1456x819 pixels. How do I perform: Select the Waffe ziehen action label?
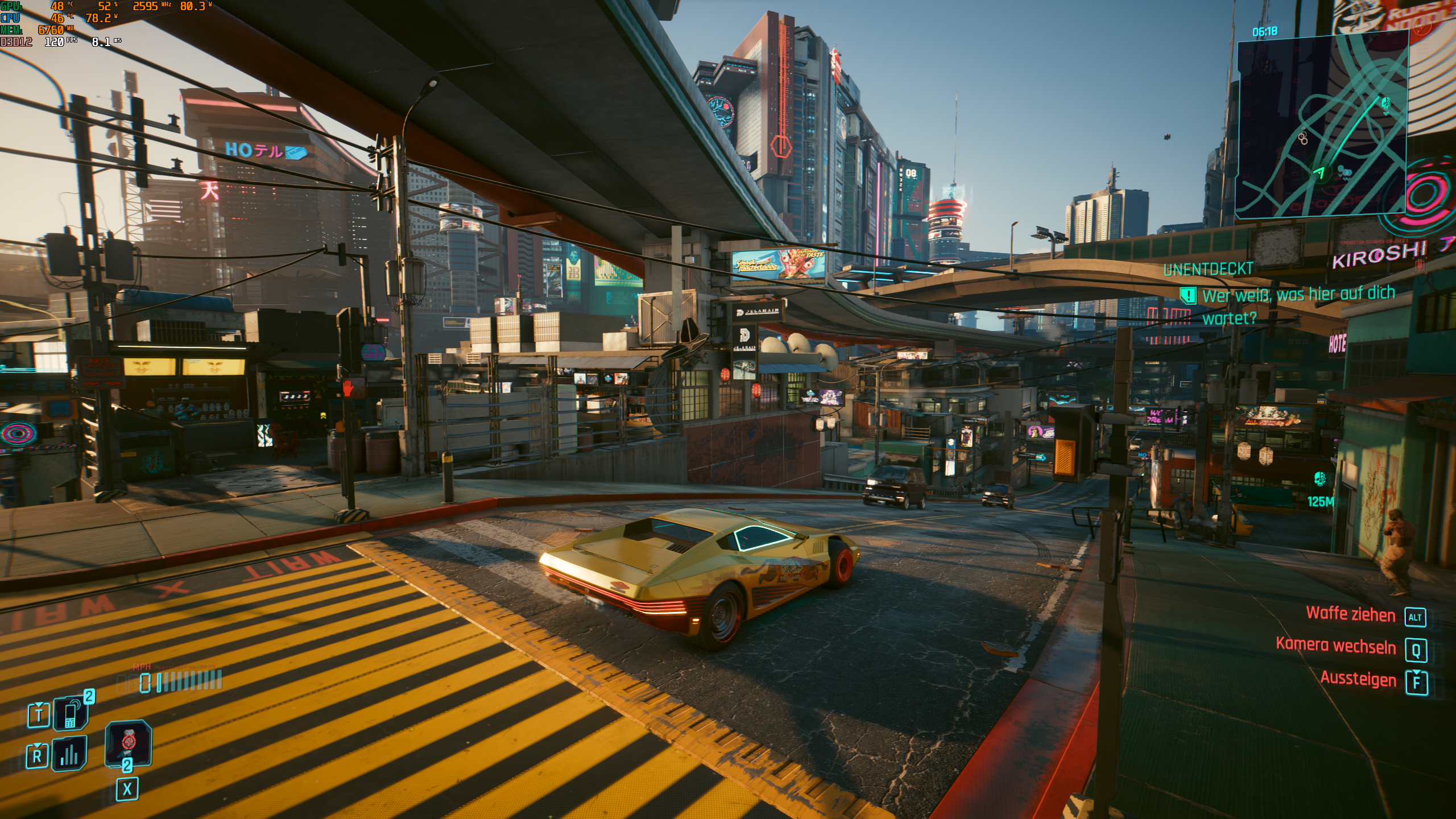tap(1350, 614)
